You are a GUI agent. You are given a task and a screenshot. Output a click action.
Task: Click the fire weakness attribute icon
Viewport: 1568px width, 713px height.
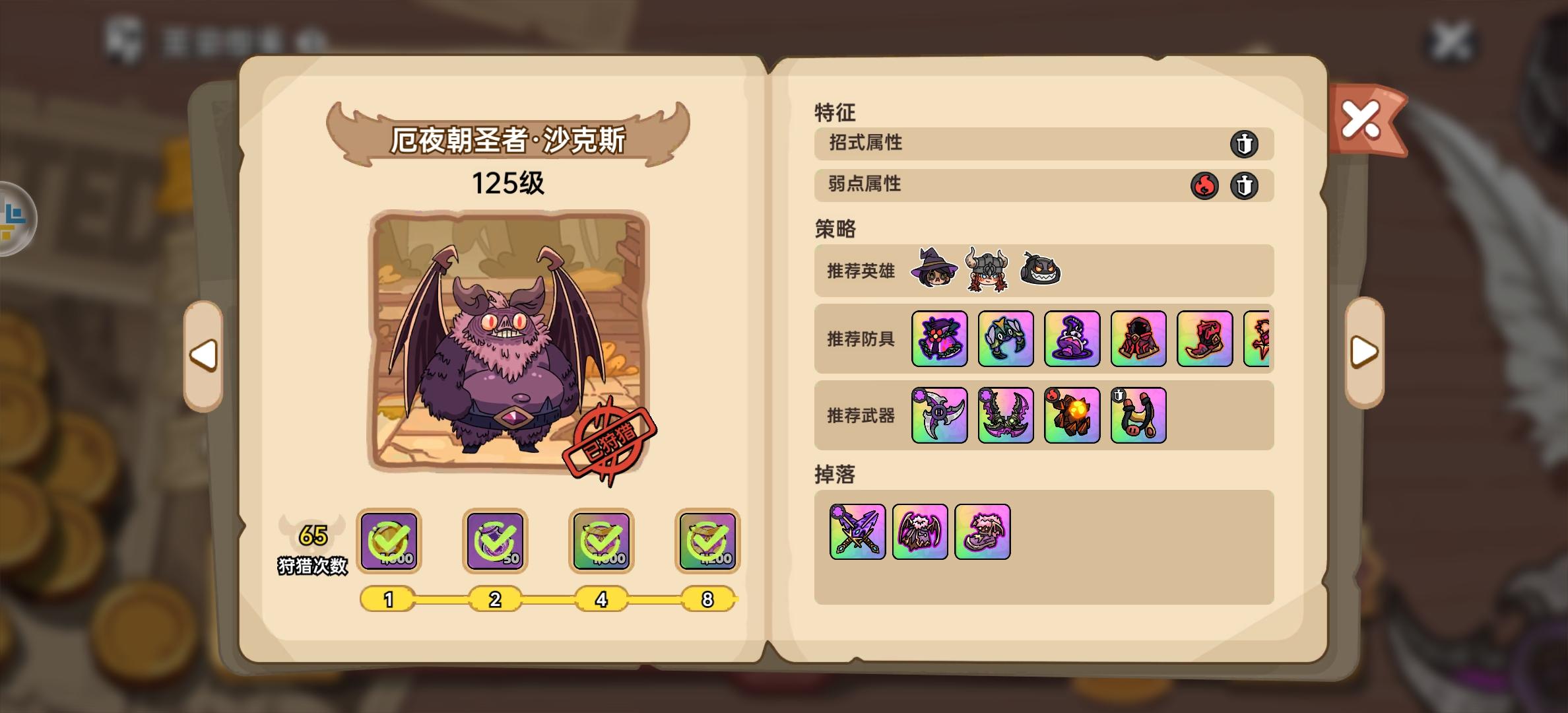click(x=1204, y=186)
